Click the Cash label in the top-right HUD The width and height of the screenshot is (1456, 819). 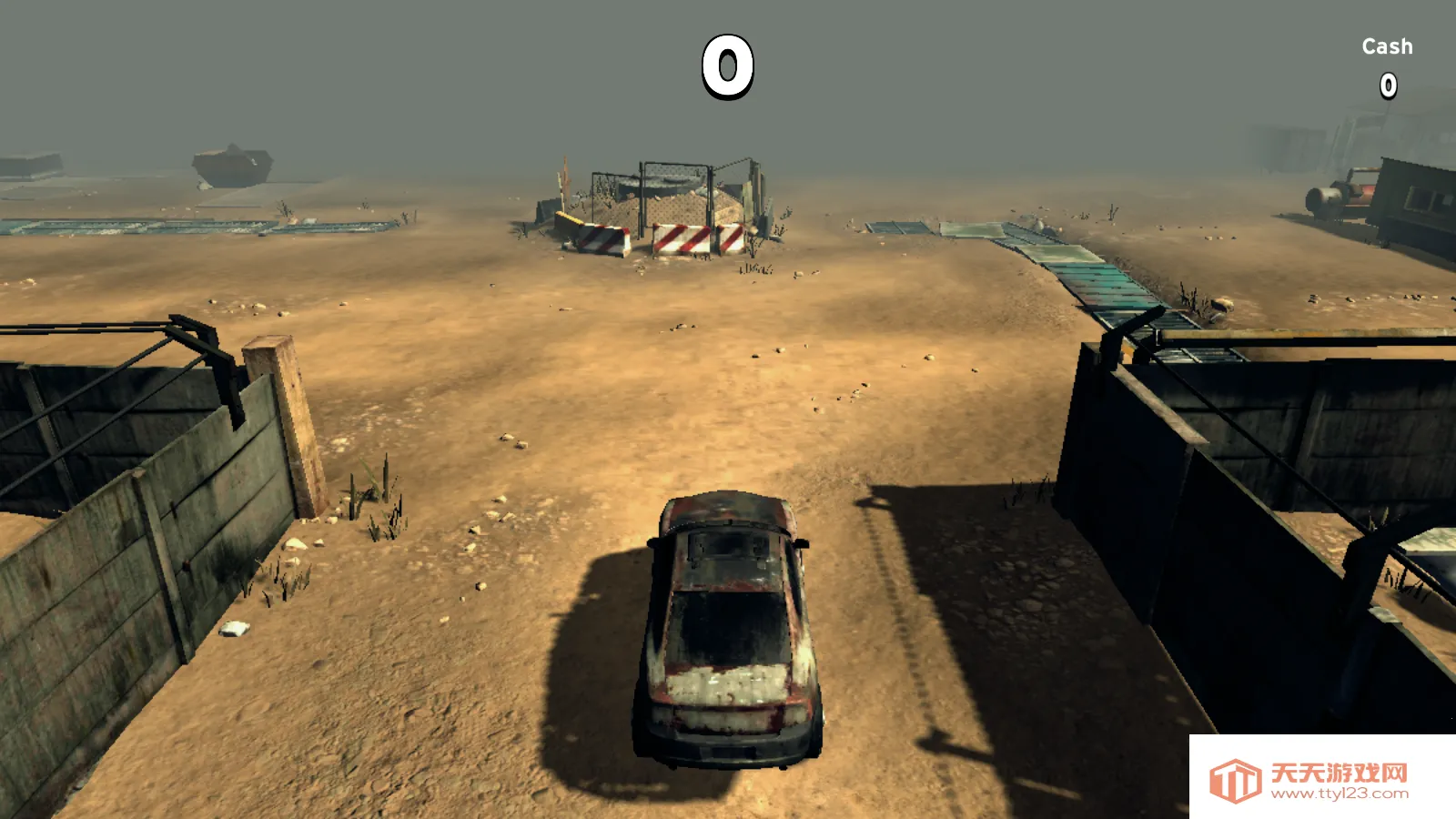[x=1386, y=45]
